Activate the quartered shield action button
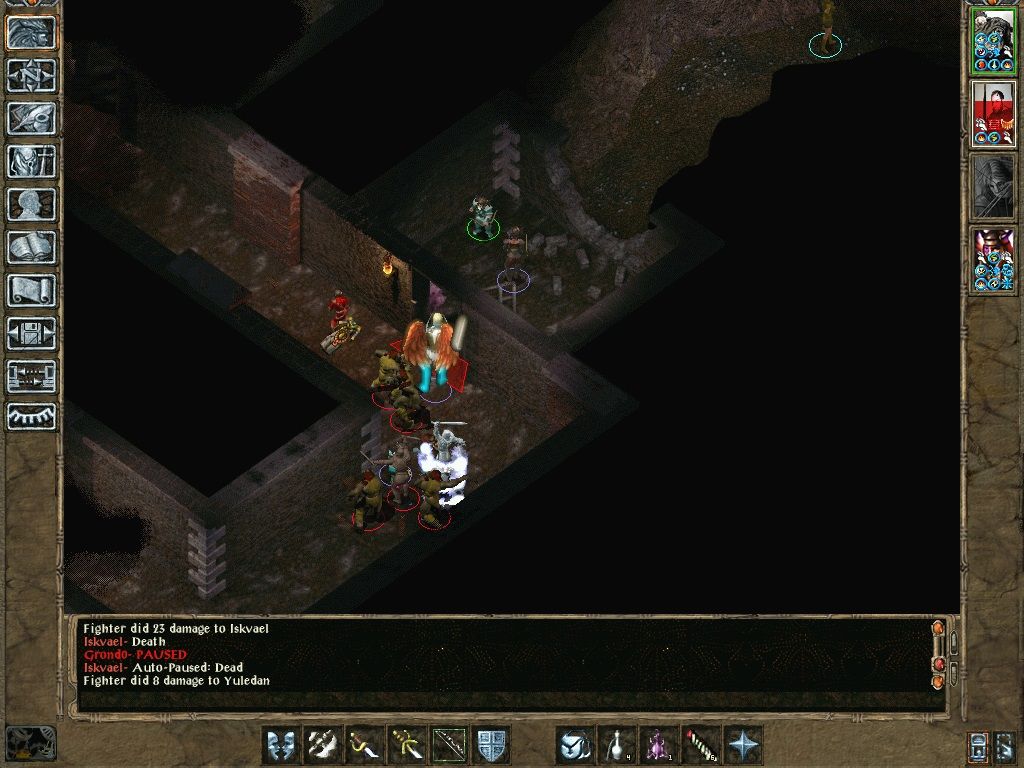 tap(491, 745)
